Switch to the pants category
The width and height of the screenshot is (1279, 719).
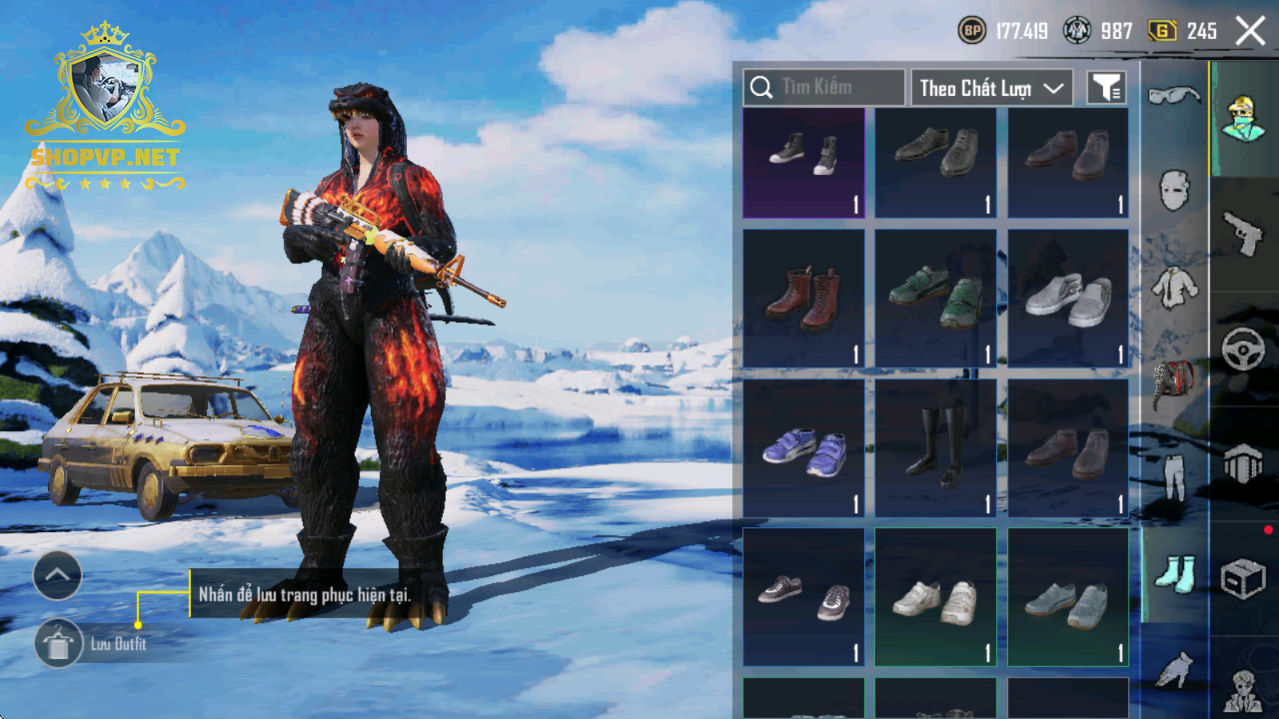tap(1174, 477)
